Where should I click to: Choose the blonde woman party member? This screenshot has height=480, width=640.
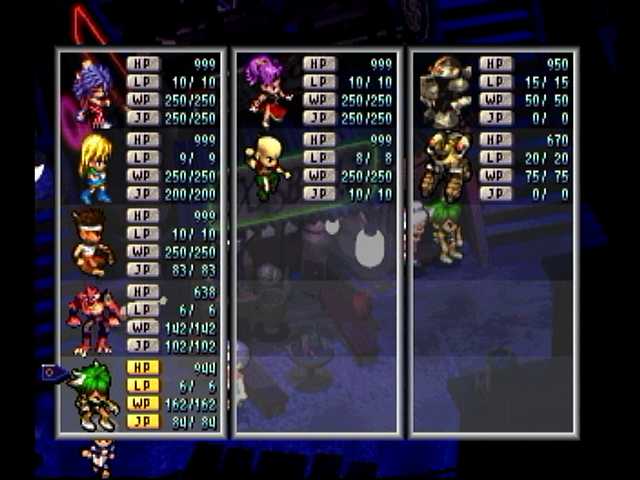(x=96, y=167)
